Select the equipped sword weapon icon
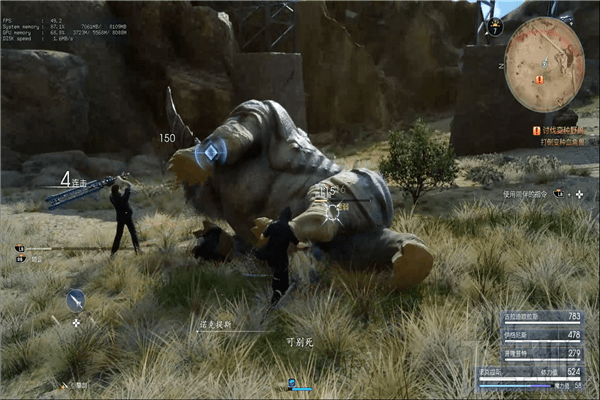The width and height of the screenshot is (600, 400). tap(76, 298)
